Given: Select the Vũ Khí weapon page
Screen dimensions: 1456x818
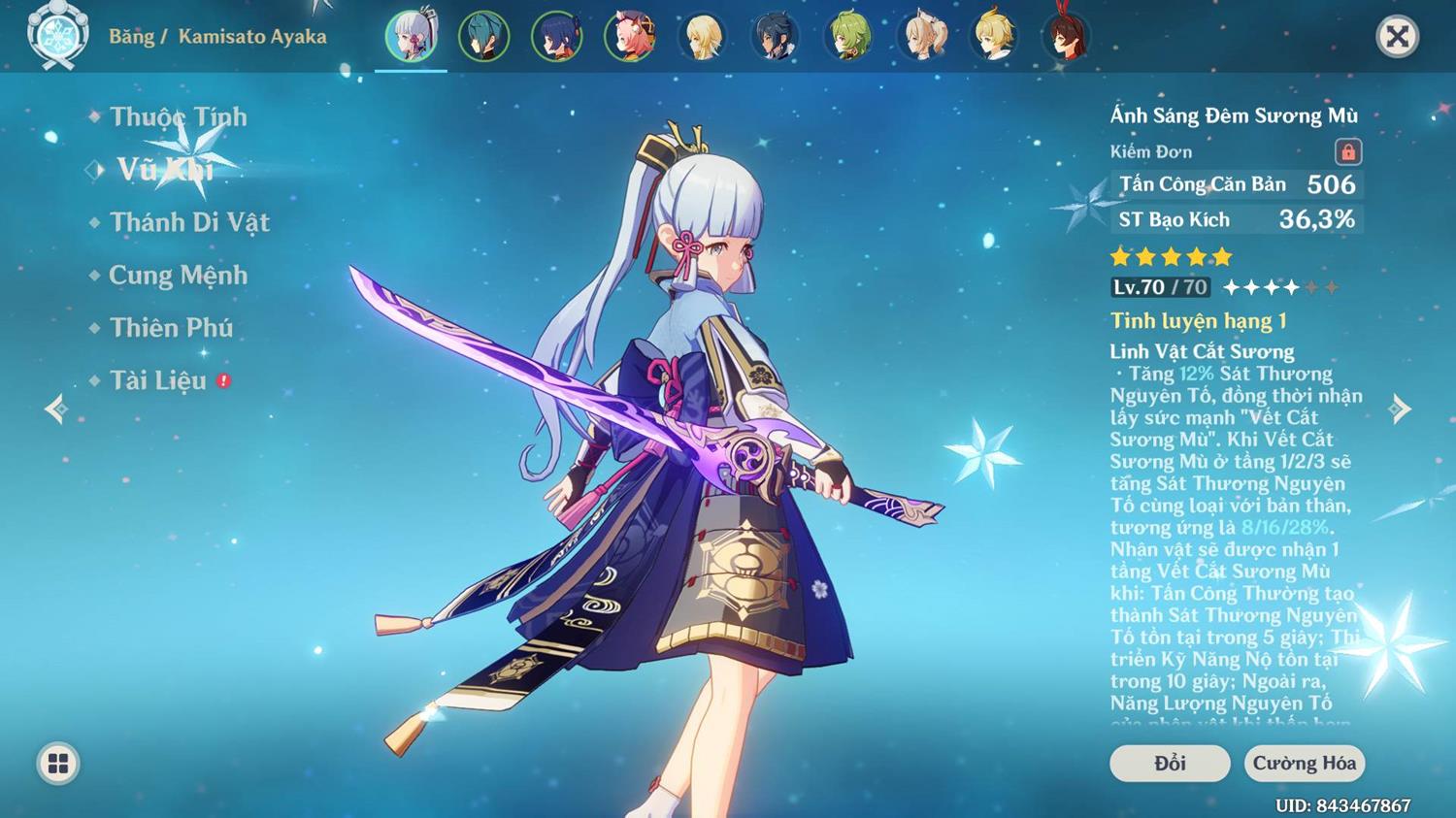Looking at the screenshot, I should click(x=165, y=170).
